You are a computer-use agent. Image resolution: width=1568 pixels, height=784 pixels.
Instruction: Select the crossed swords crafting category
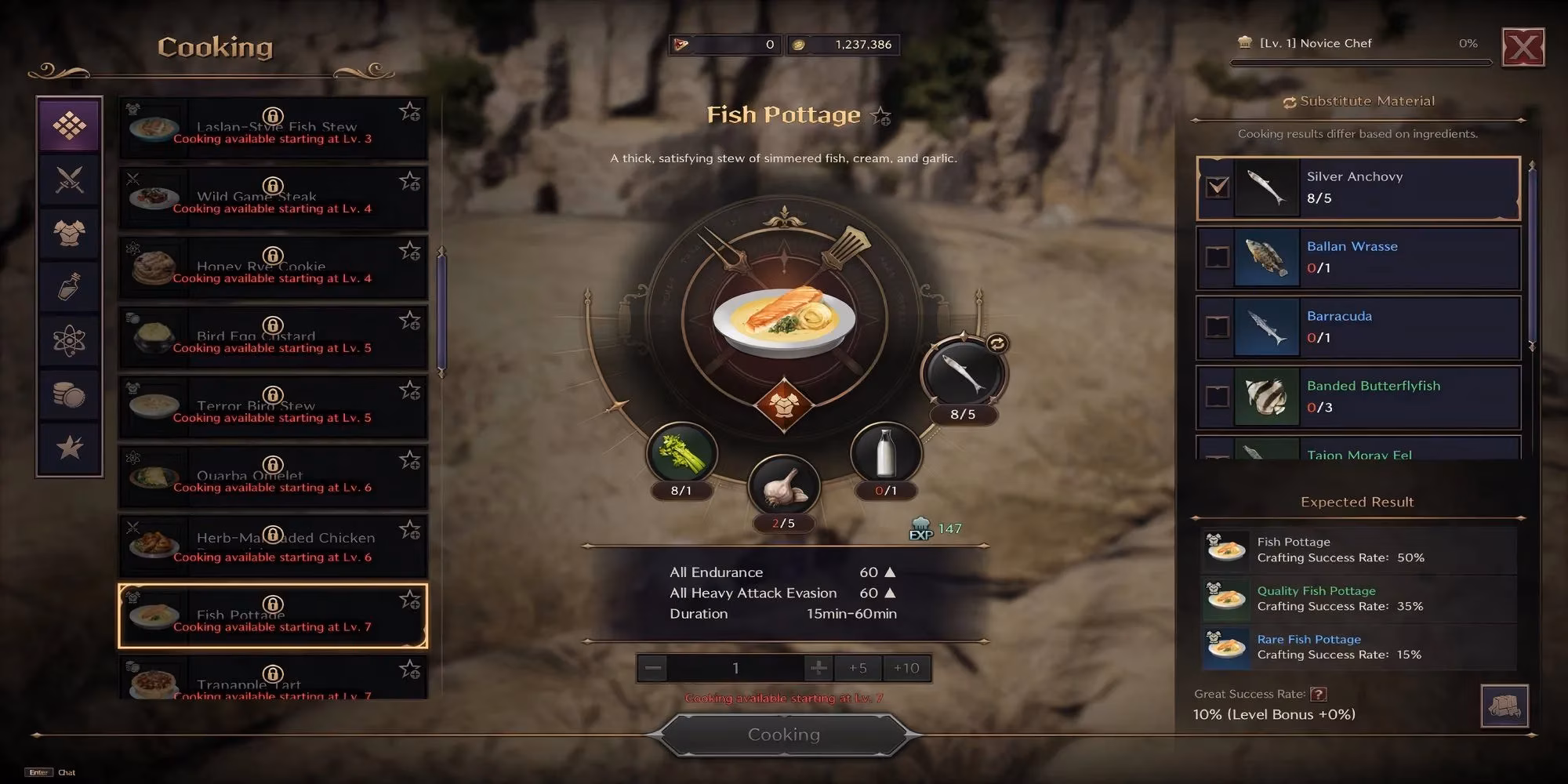[x=69, y=179]
